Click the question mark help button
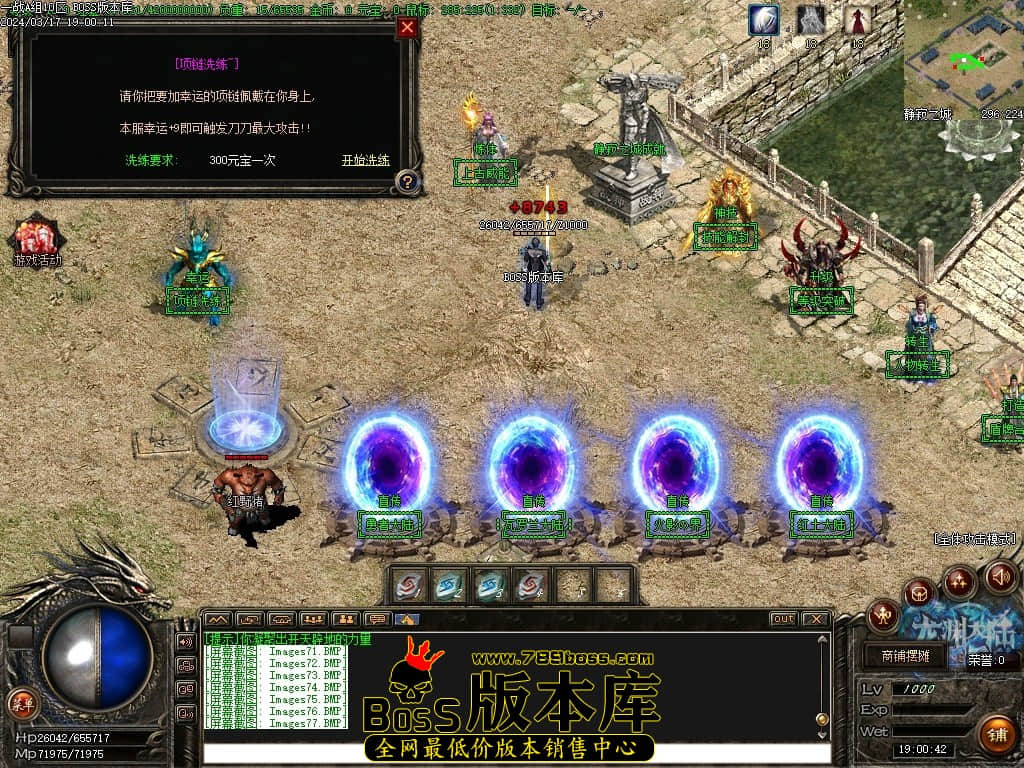1024x768 pixels. point(406,181)
